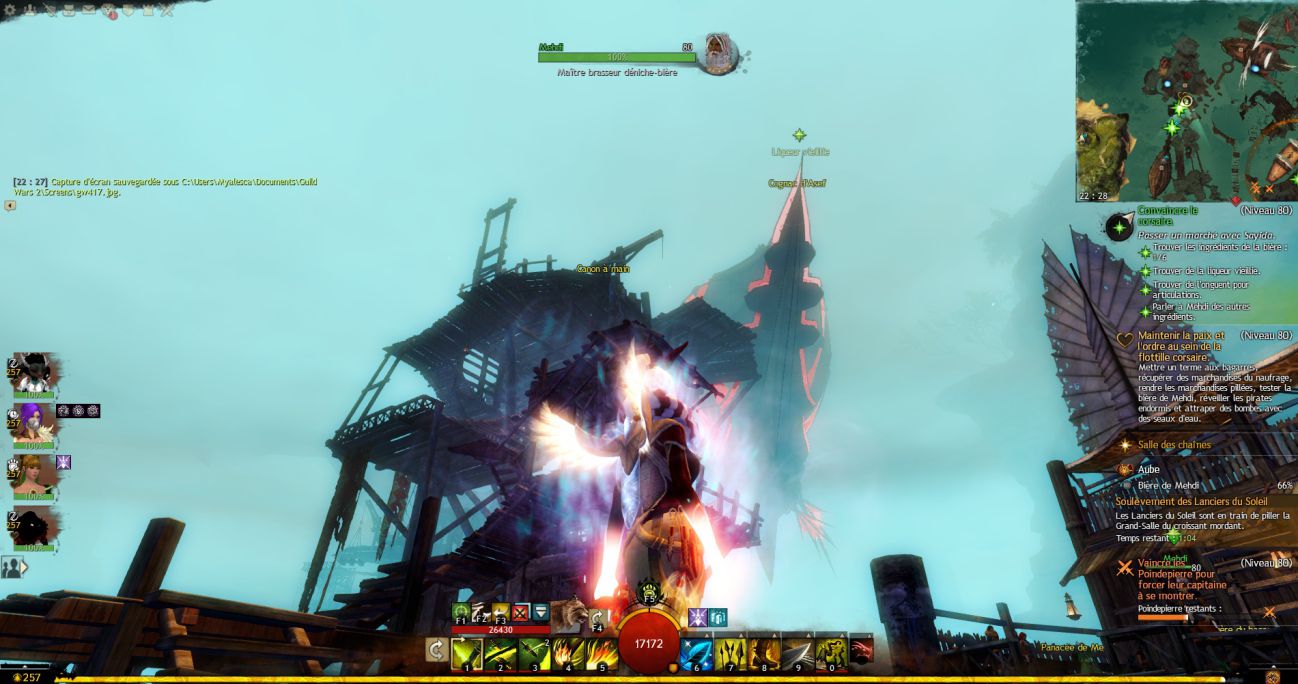Open the inventory bag icon in top menu
Image resolution: width=1298 pixels, height=684 pixels.
click(69, 10)
